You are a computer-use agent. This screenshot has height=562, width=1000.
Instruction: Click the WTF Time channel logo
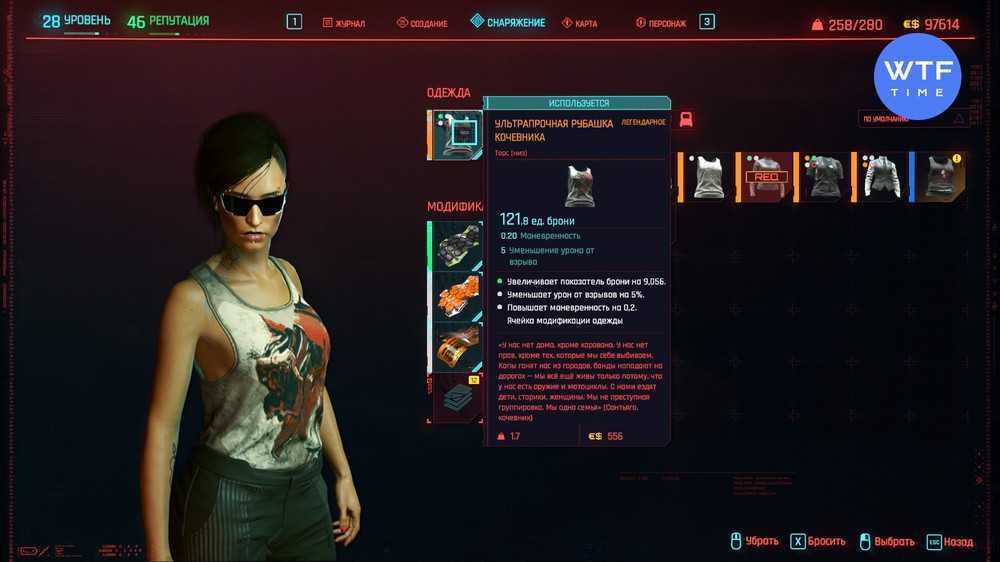pyautogui.click(x=917, y=77)
